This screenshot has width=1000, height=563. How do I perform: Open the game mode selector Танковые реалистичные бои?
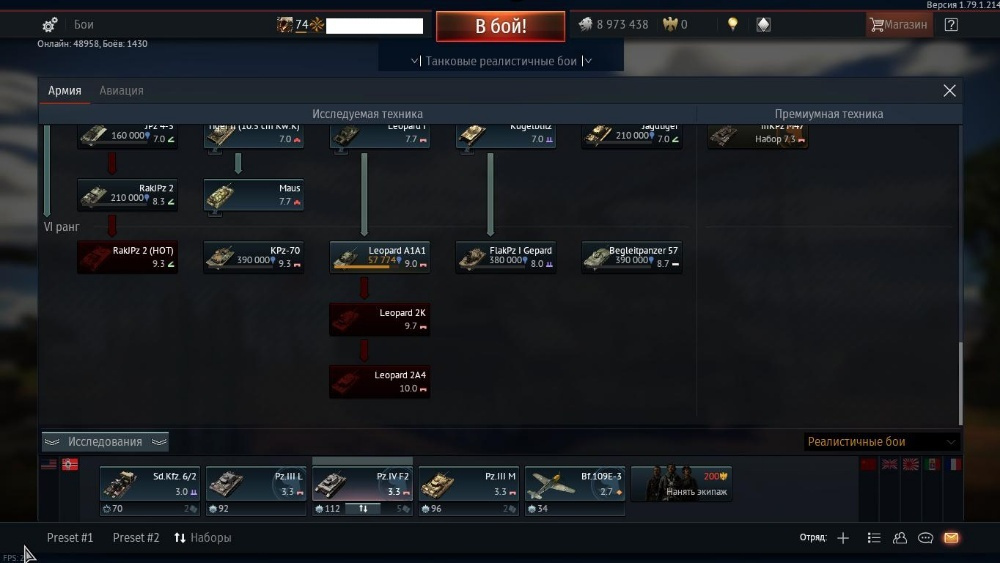[x=501, y=61]
